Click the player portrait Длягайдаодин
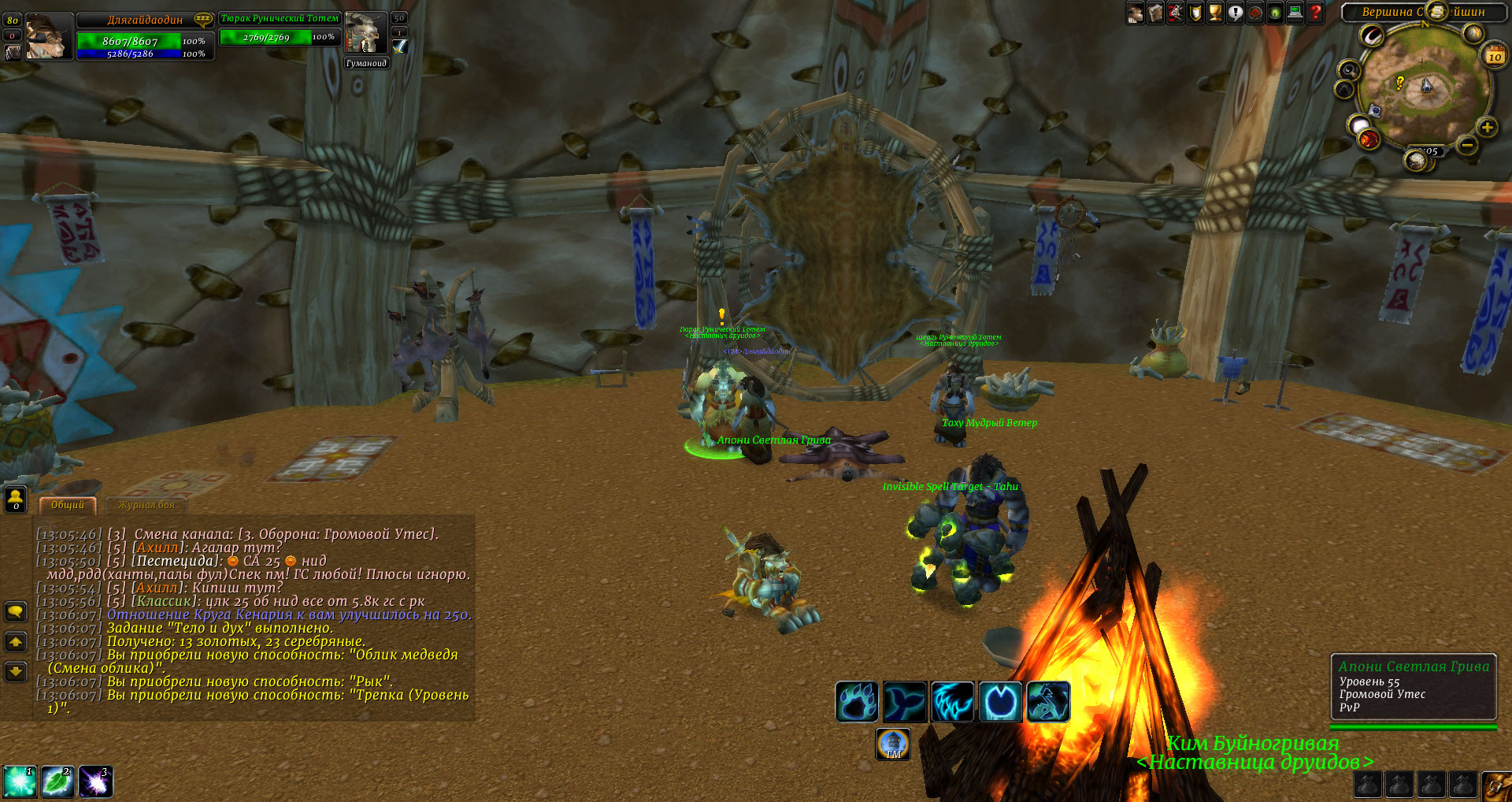 coord(46,37)
